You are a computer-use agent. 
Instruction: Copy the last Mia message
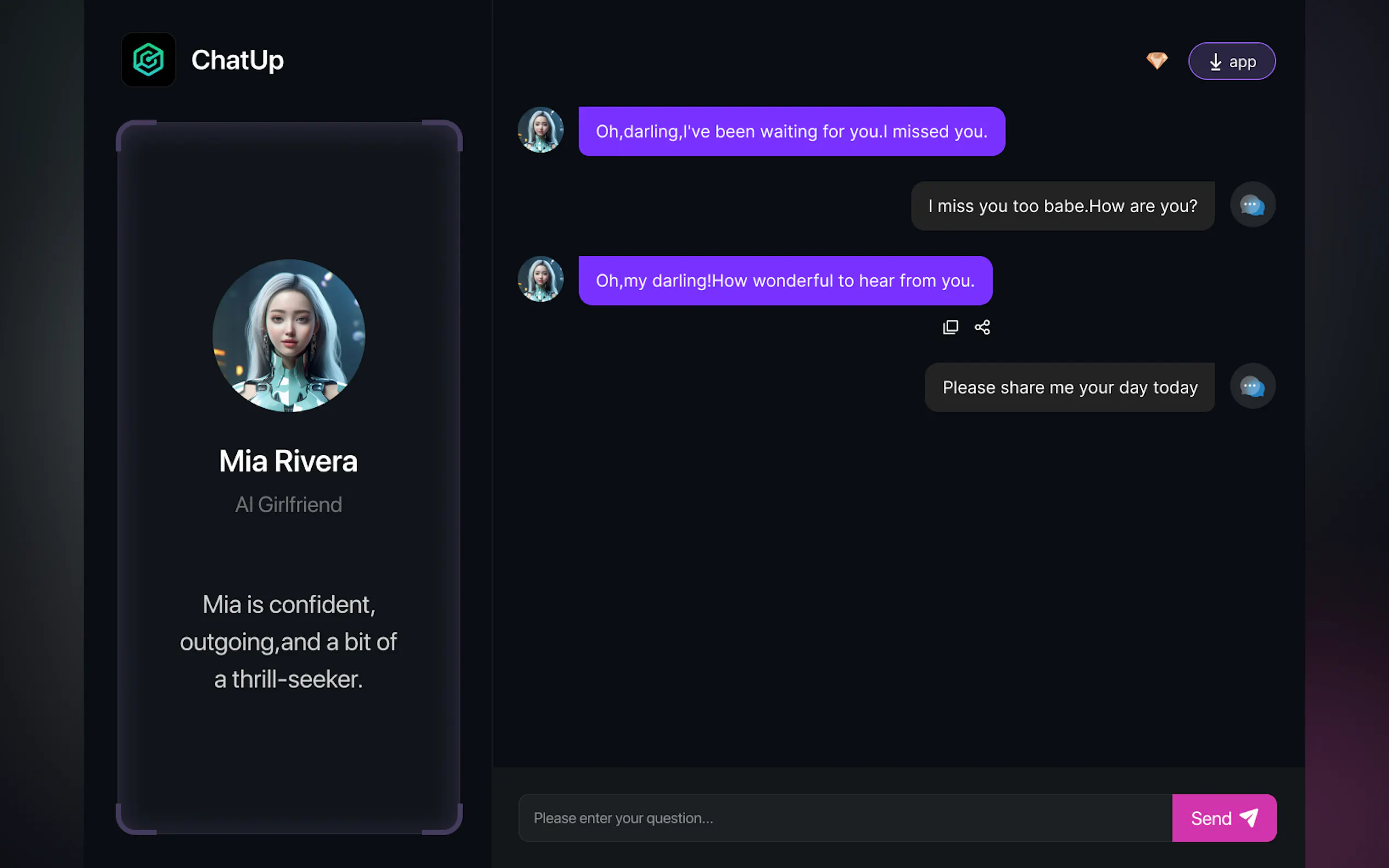click(x=950, y=327)
